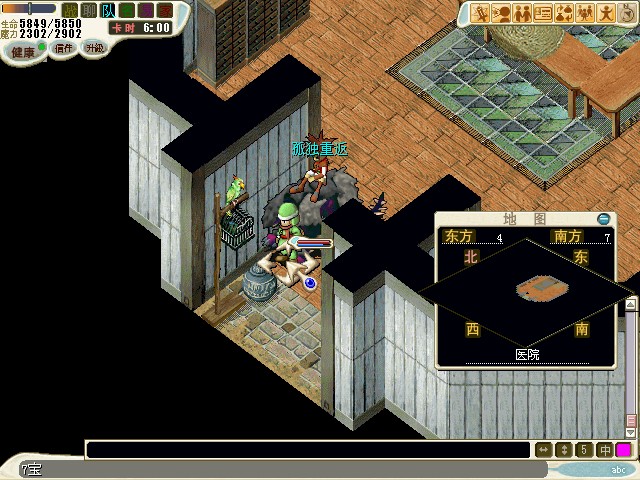640x480 pixels.
Task: Open the 信件 mail button
Action: (63, 48)
